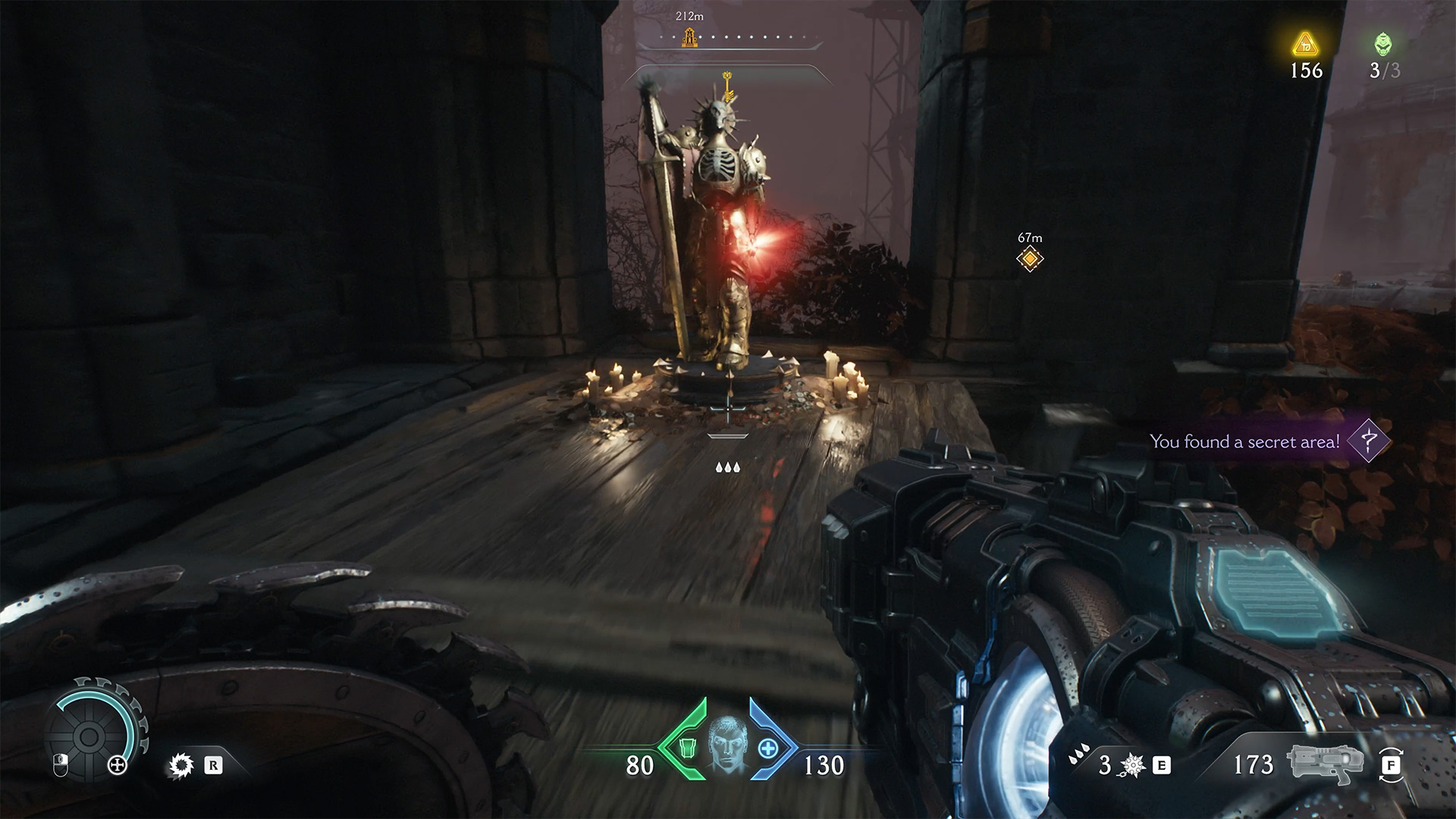Image resolution: width=1456 pixels, height=819 pixels.
Task: Select the golden objective marker on the compass
Action: pos(690,36)
